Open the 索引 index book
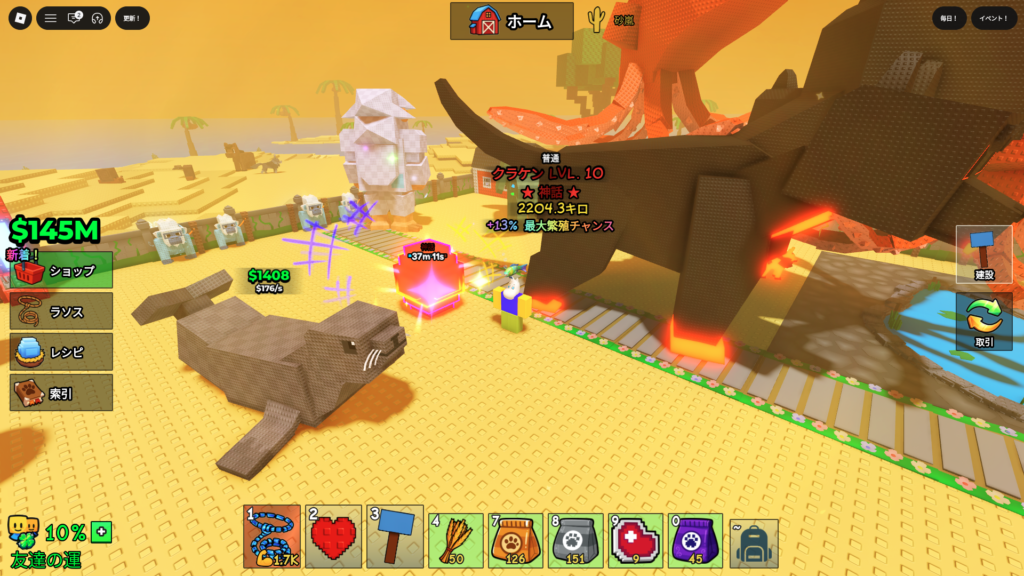This screenshot has width=1024, height=576. [62, 393]
